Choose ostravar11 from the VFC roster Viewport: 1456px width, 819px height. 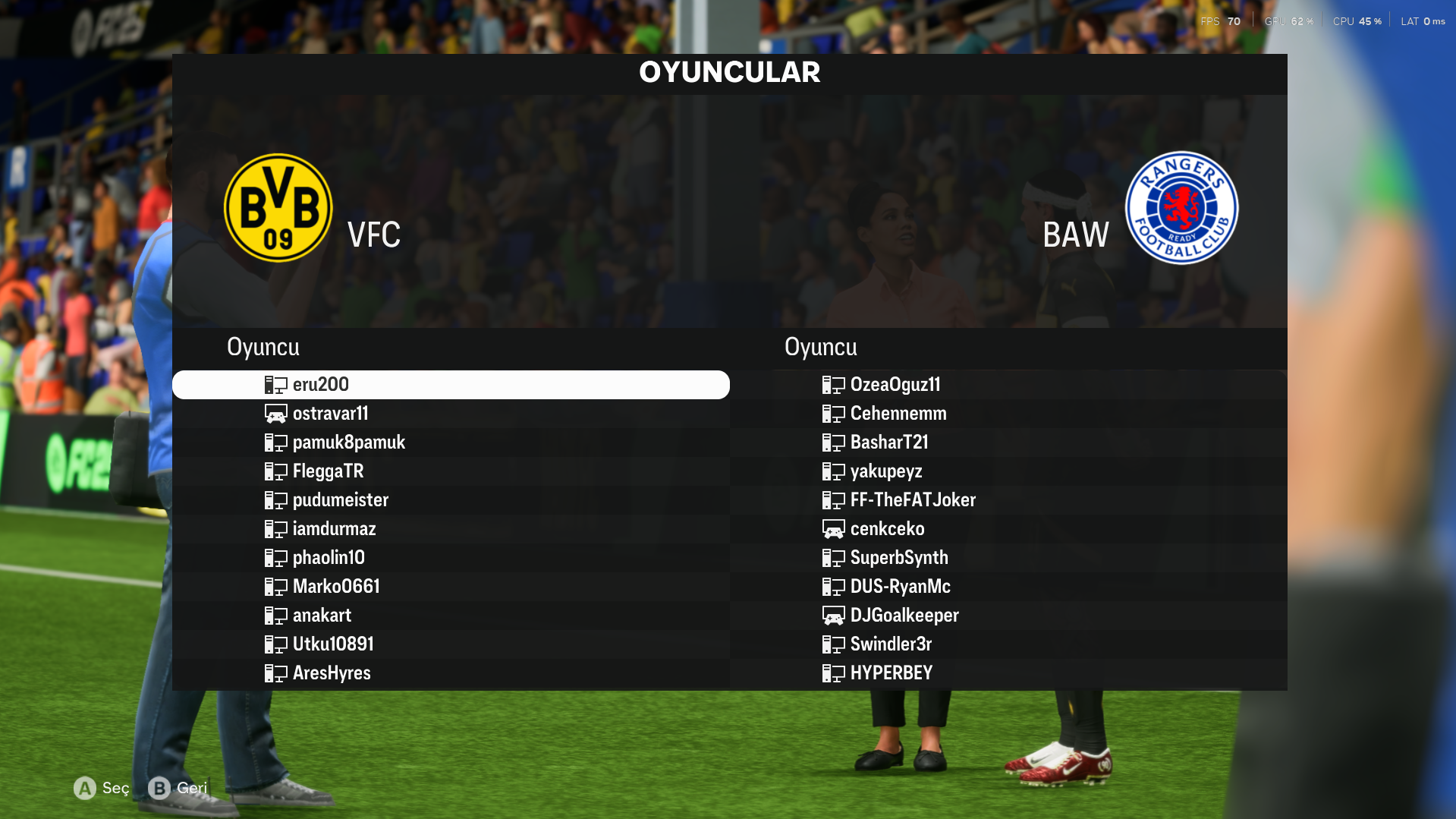point(330,414)
